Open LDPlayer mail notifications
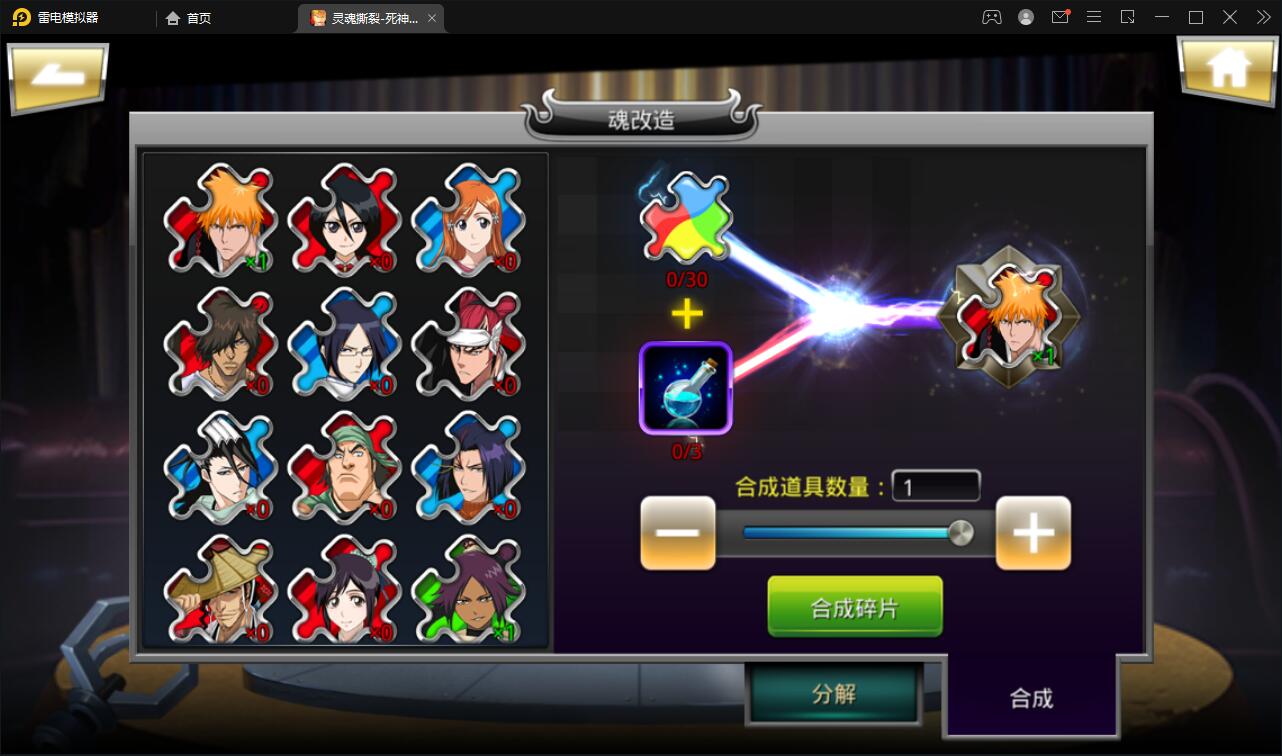 [x=1060, y=17]
